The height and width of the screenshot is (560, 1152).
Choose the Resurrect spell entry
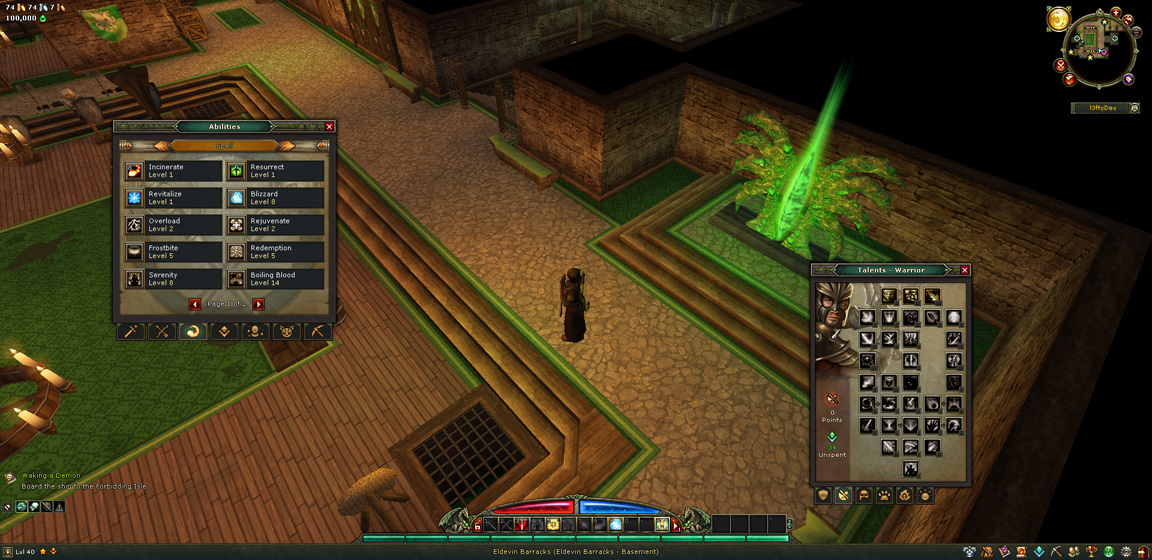point(275,171)
